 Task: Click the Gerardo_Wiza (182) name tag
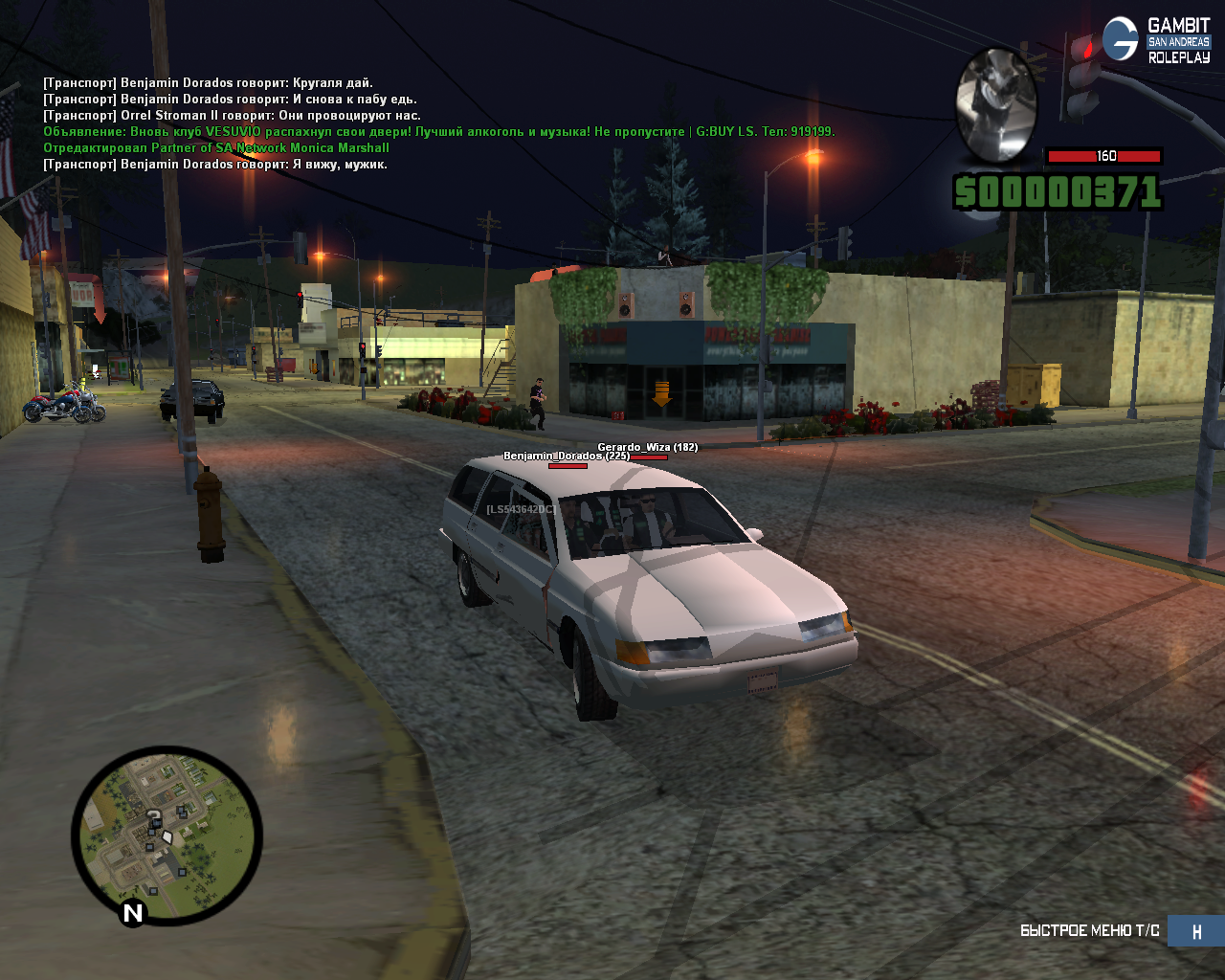[x=648, y=447]
